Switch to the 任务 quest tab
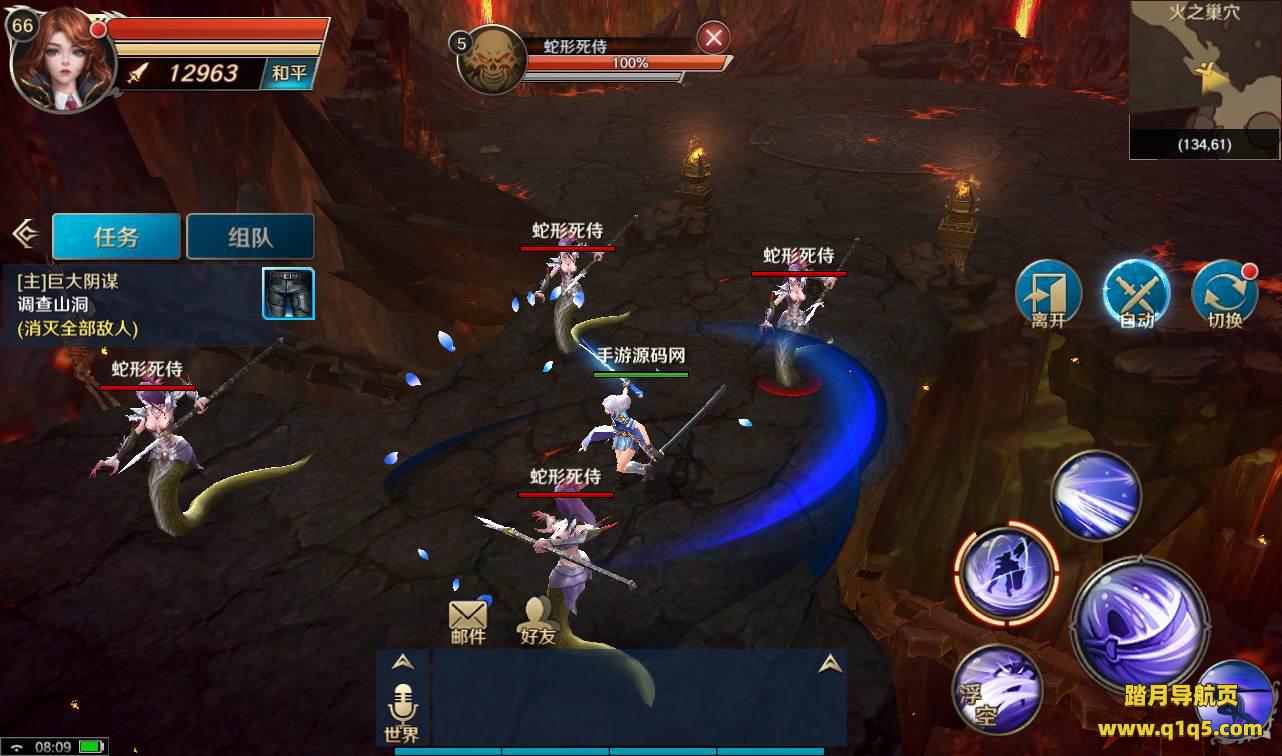Viewport: 1282px width, 756px height. [116, 237]
